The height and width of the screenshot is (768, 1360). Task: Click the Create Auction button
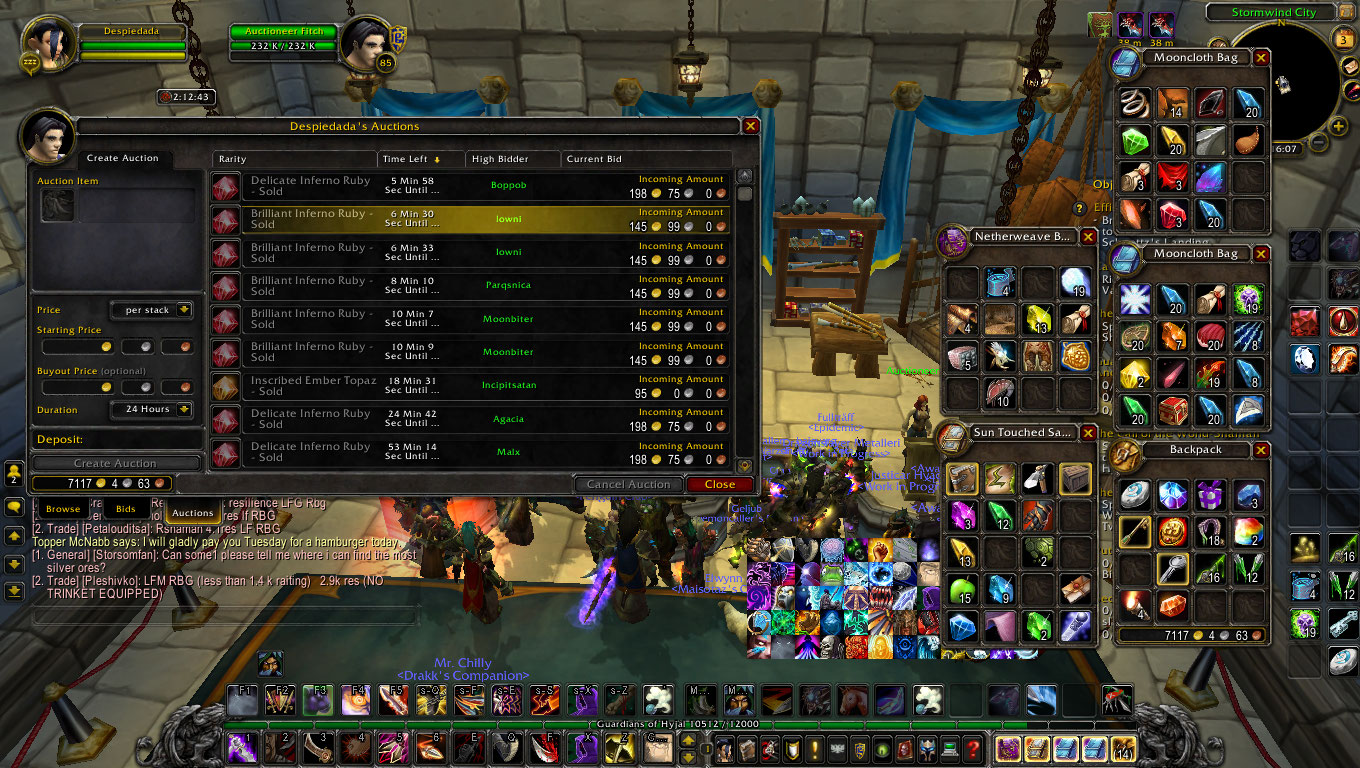[115, 464]
